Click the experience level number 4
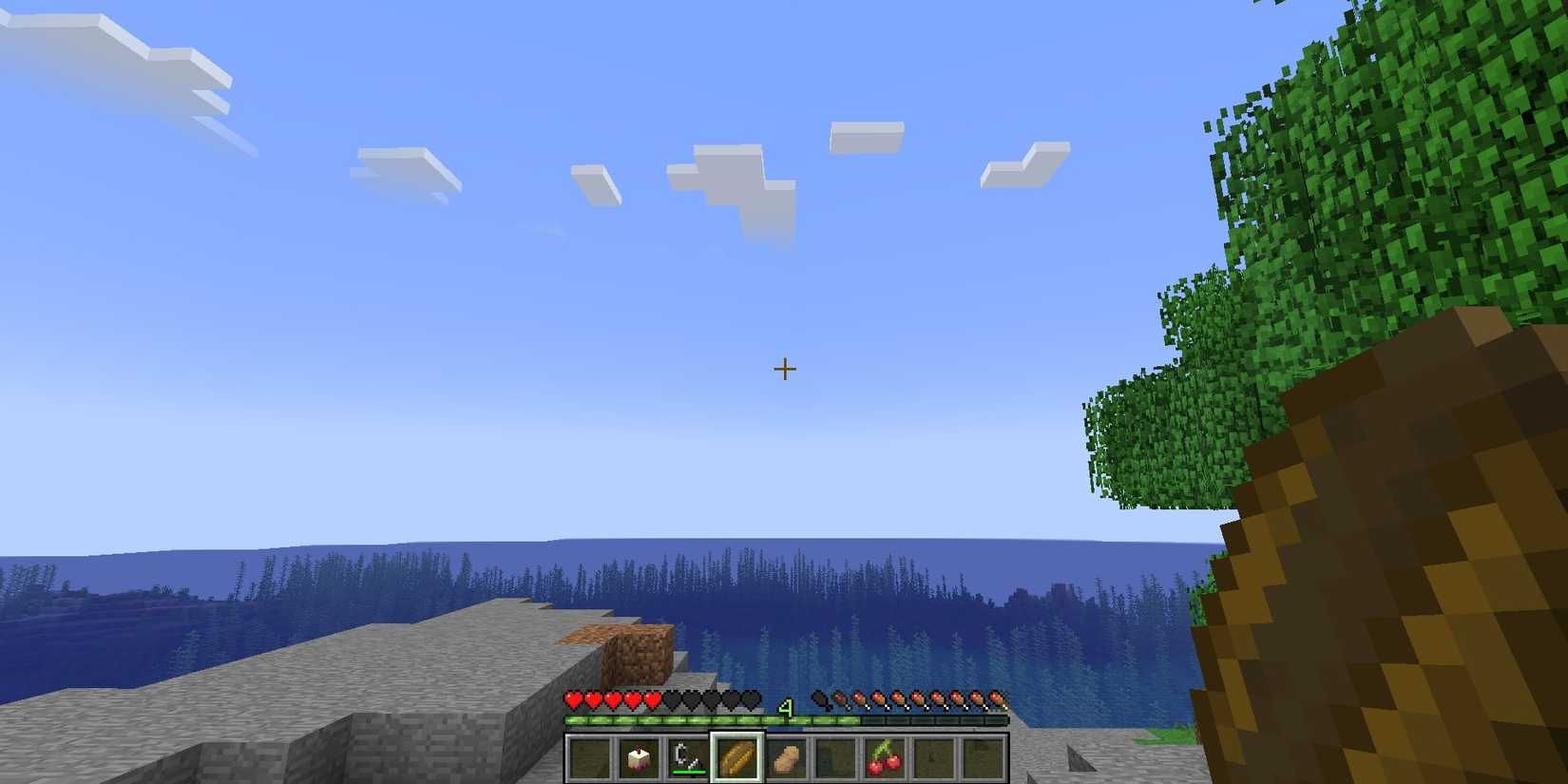This screenshot has width=1568, height=784. pyautogui.click(x=786, y=707)
